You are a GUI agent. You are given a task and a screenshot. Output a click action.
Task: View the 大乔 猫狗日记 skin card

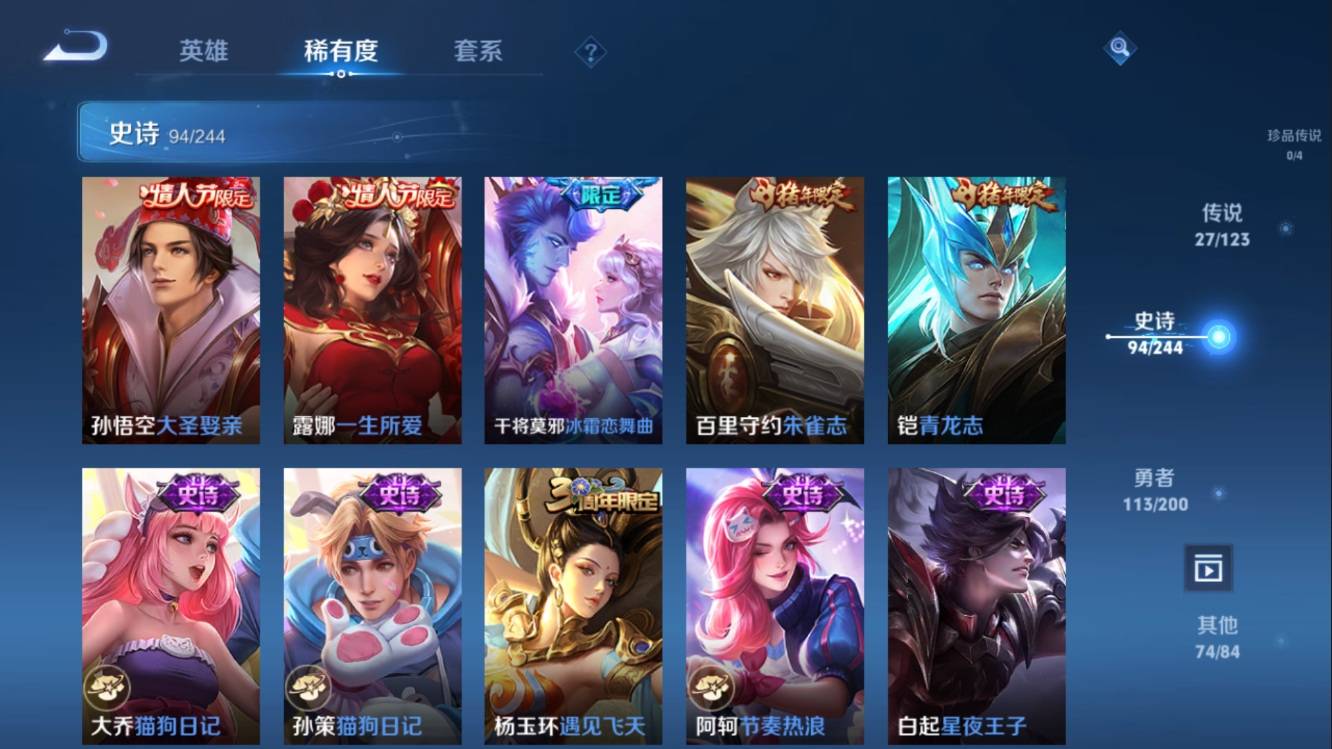click(x=171, y=605)
